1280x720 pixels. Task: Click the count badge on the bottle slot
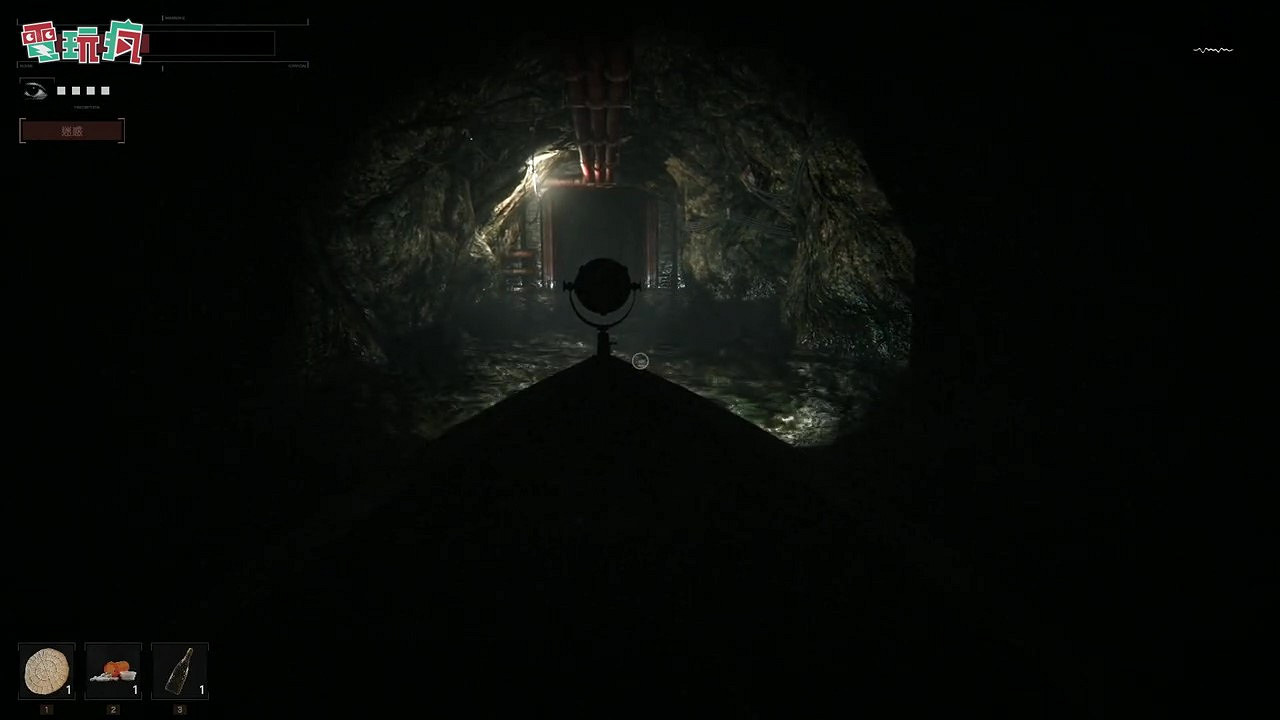click(x=201, y=689)
